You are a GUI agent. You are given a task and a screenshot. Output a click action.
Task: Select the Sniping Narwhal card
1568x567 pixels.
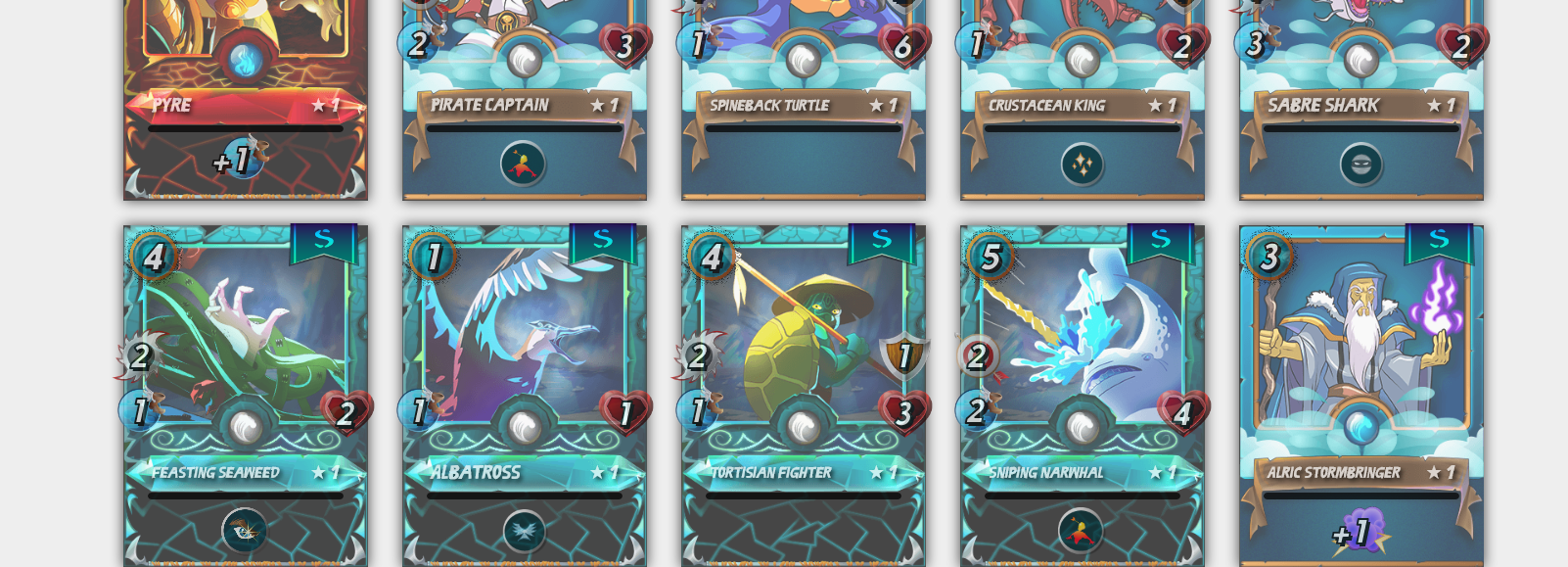1082,333
